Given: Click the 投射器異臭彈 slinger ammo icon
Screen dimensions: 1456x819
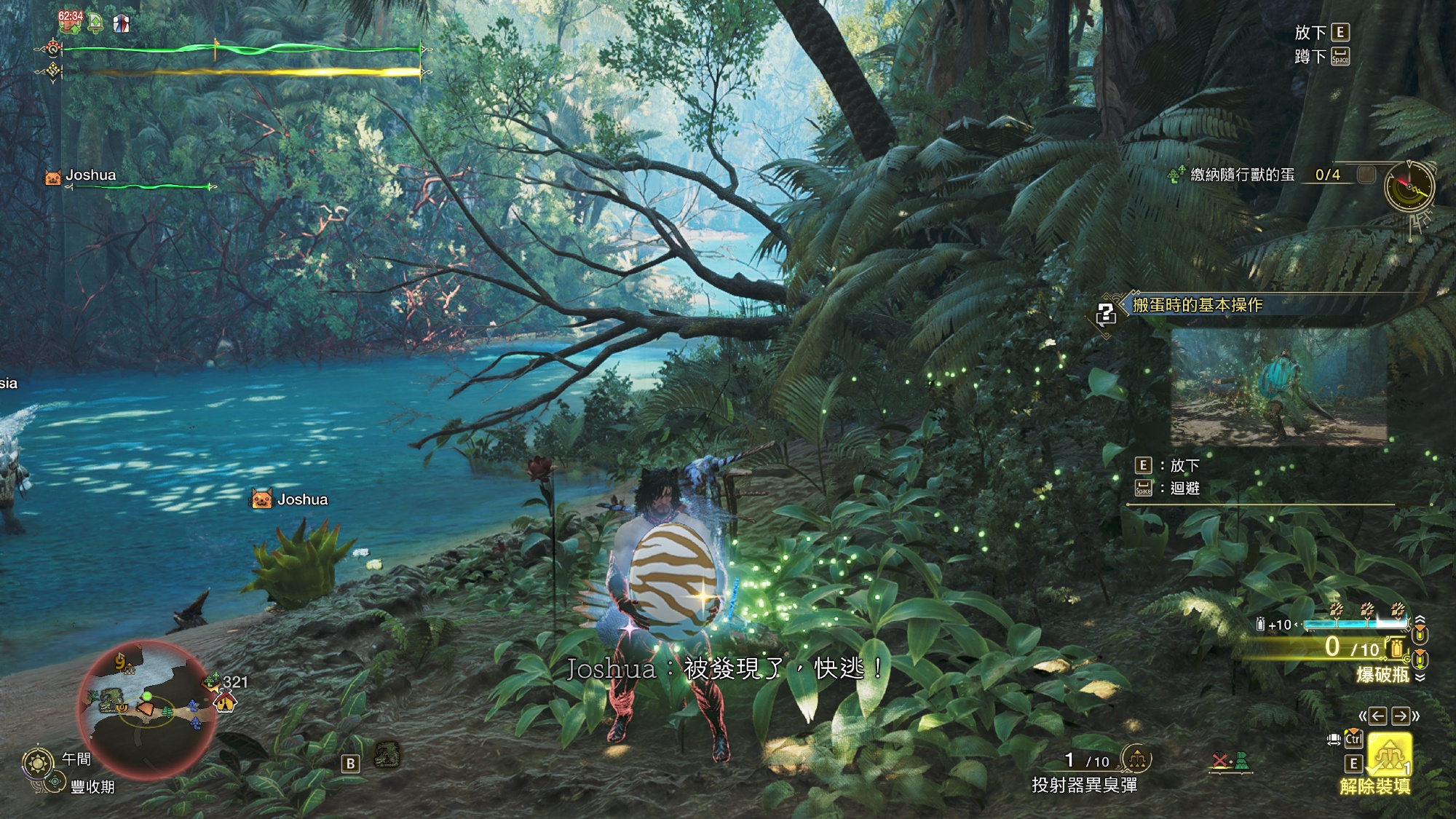Looking at the screenshot, I should click(x=1137, y=760).
